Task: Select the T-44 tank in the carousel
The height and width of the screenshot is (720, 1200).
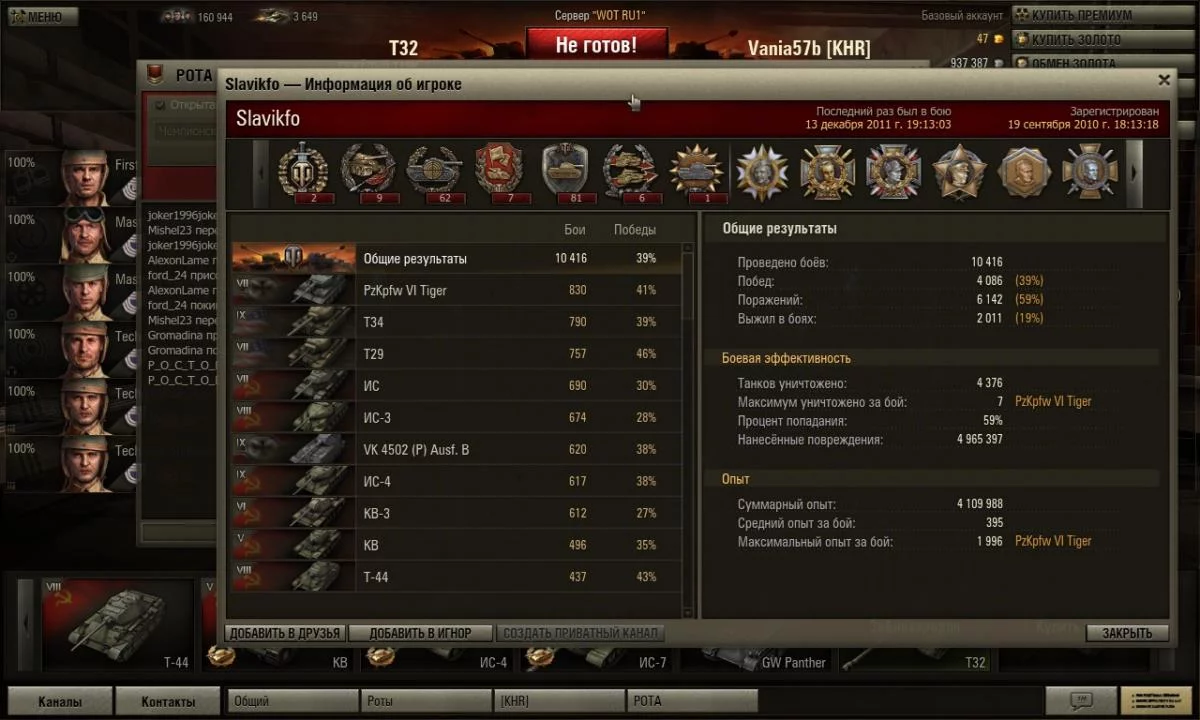Action: click(117, 625)
